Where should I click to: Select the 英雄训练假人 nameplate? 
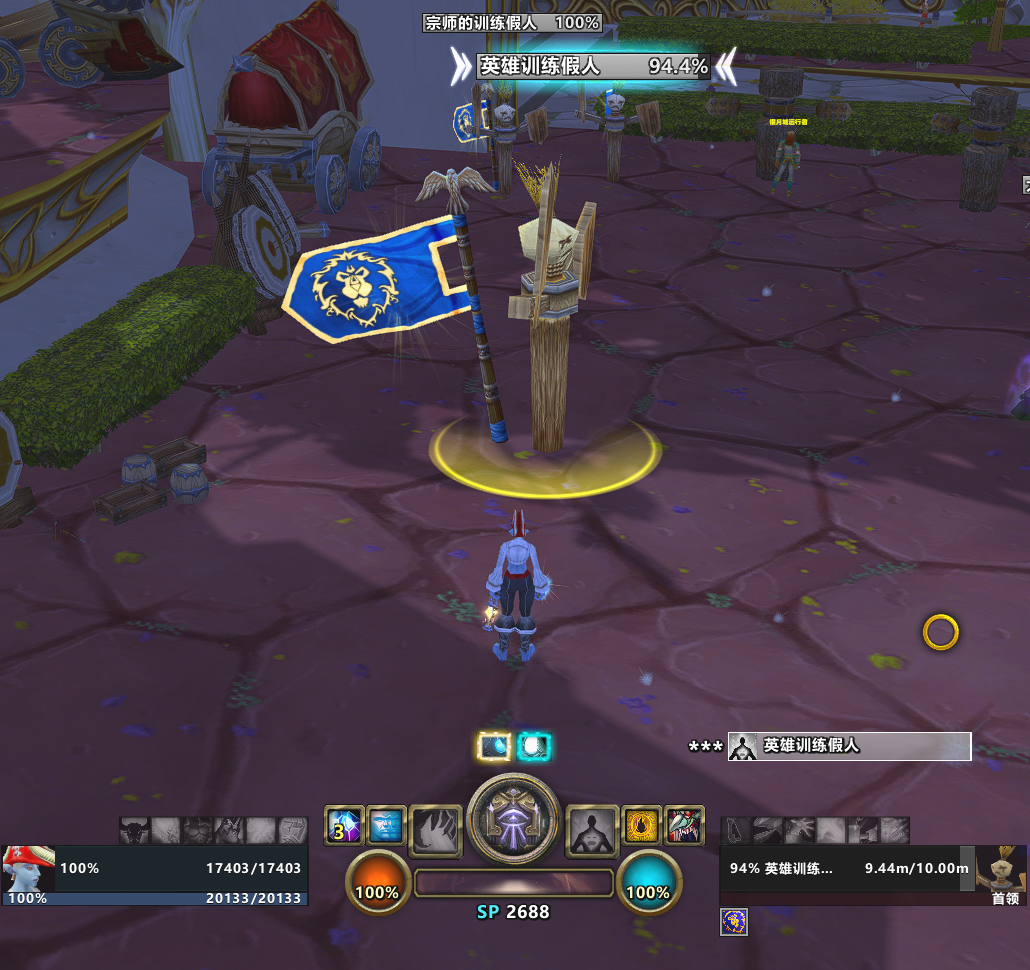click(594, 67)
